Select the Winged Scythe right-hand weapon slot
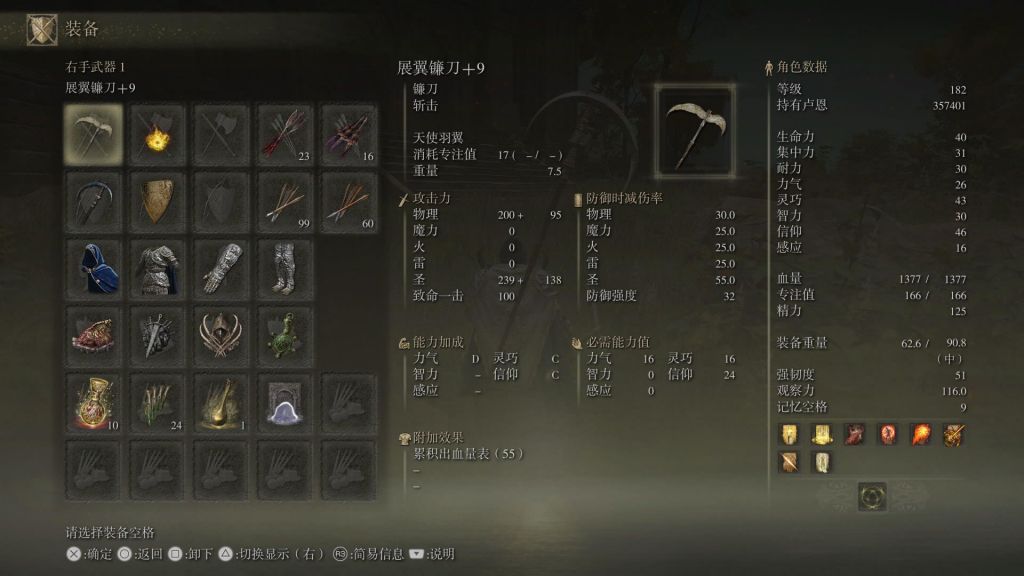This screenshot has width=1024, height=576. pos(94,135)
